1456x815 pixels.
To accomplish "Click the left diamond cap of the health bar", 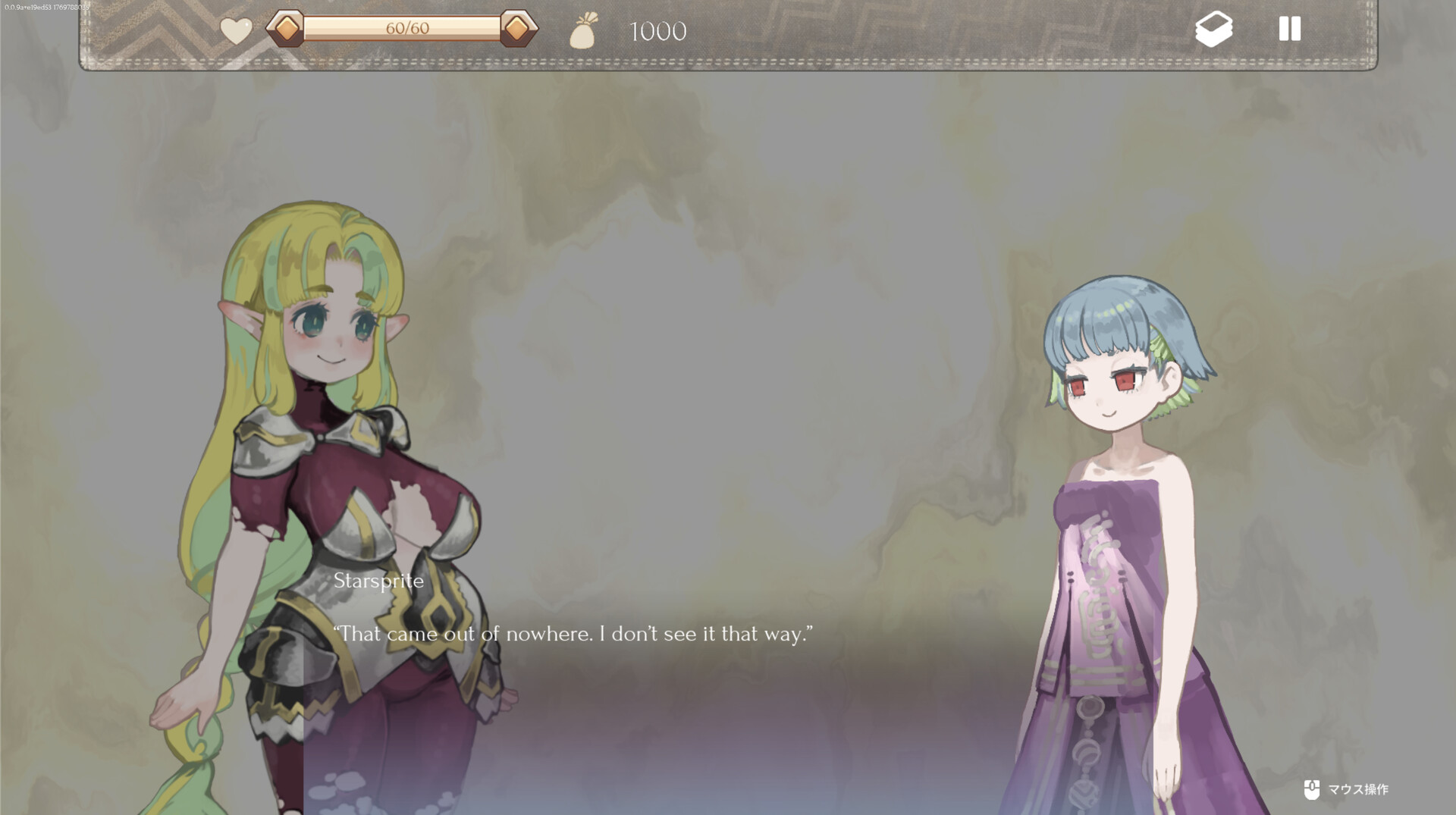I will (x=287, y=29).
